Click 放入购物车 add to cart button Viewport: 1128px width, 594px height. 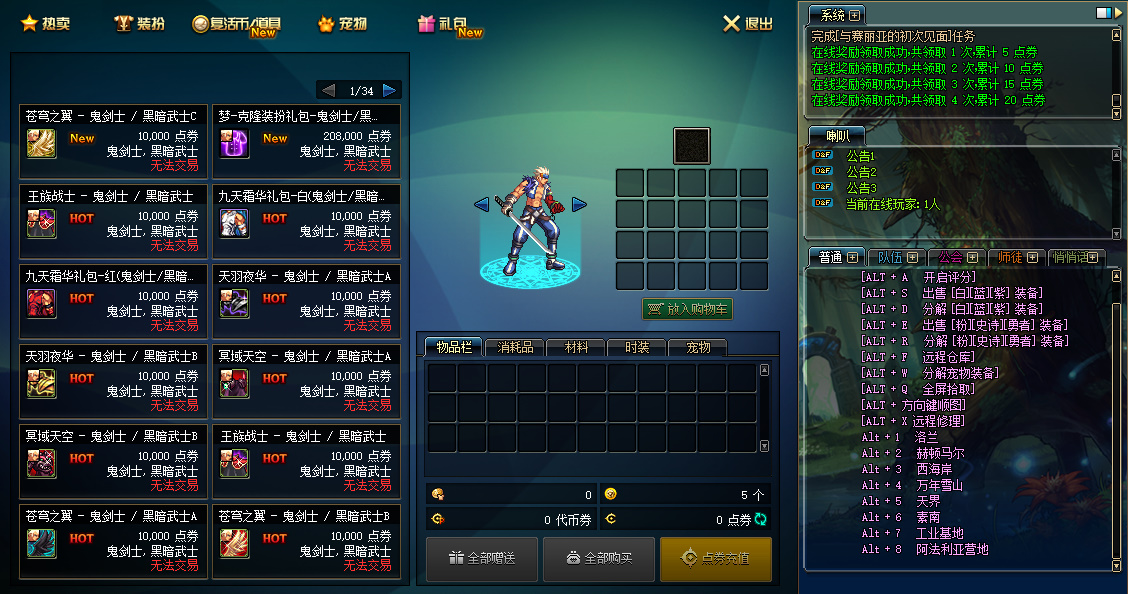(688, 309)
